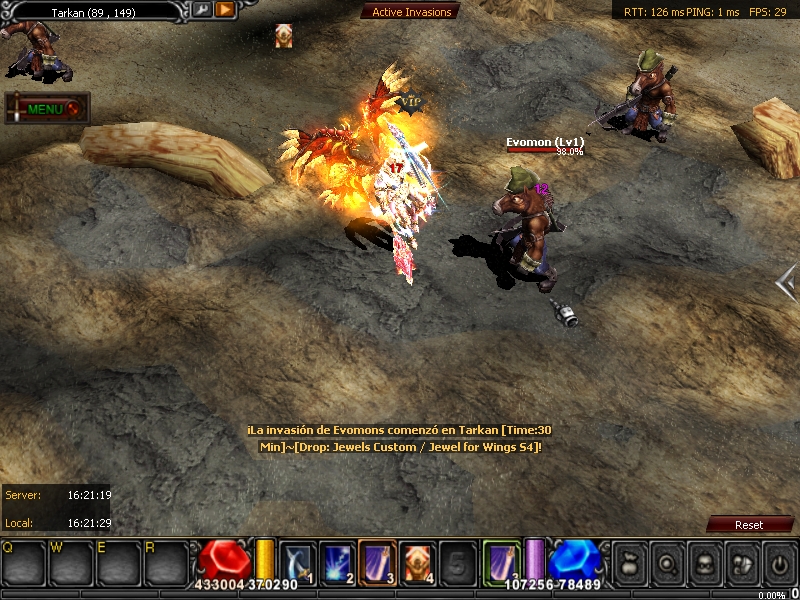The width and height of the screenshot is (800, 600).
Task: Use the purple skill in slot 3
Action: (x=377, y=561)
